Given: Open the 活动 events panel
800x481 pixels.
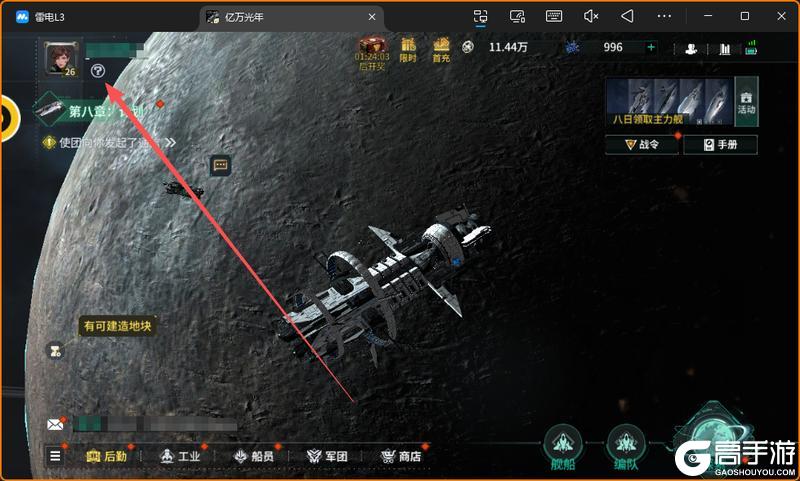Looking at the screenshot, I should 746,99.
